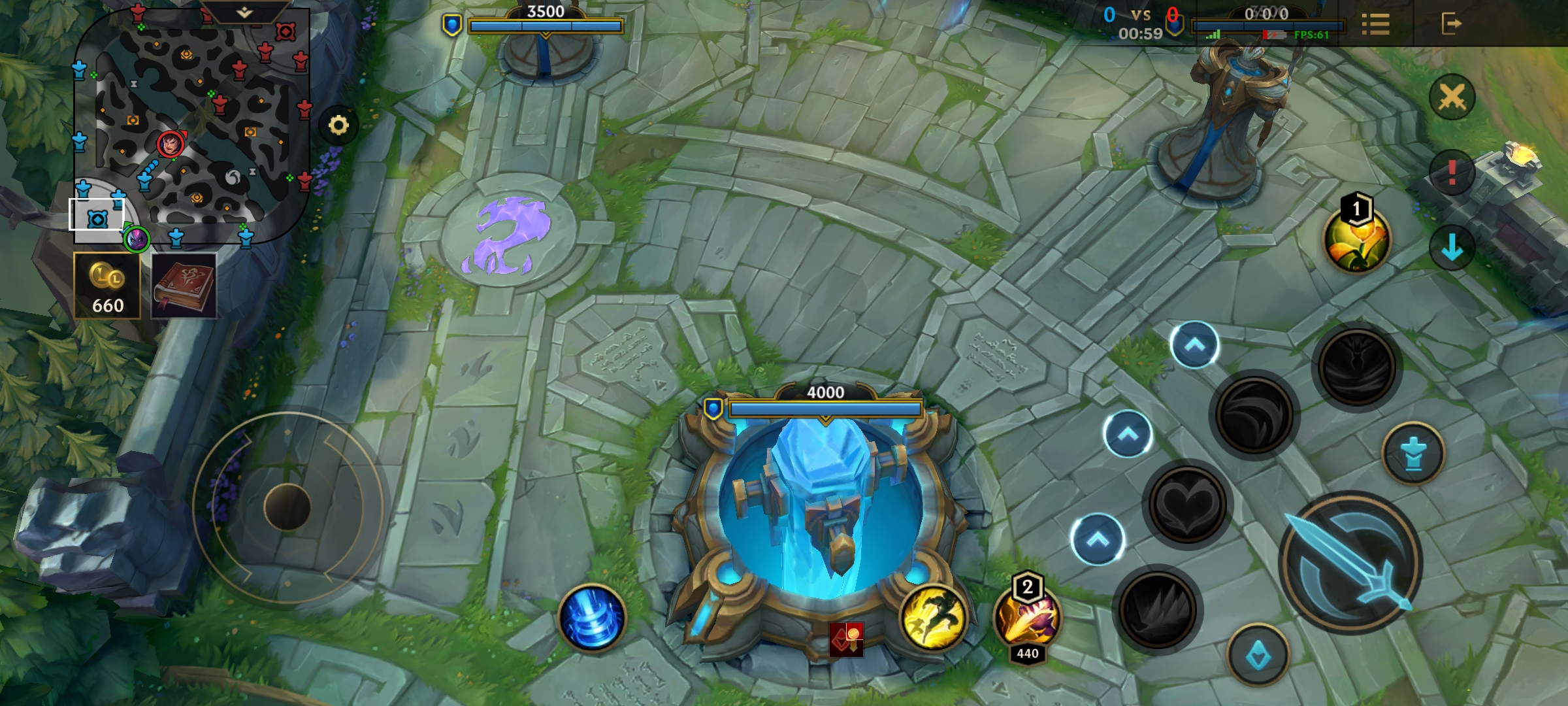
Task: Send the red exclamation danger ping
Action: point(1452,173)
